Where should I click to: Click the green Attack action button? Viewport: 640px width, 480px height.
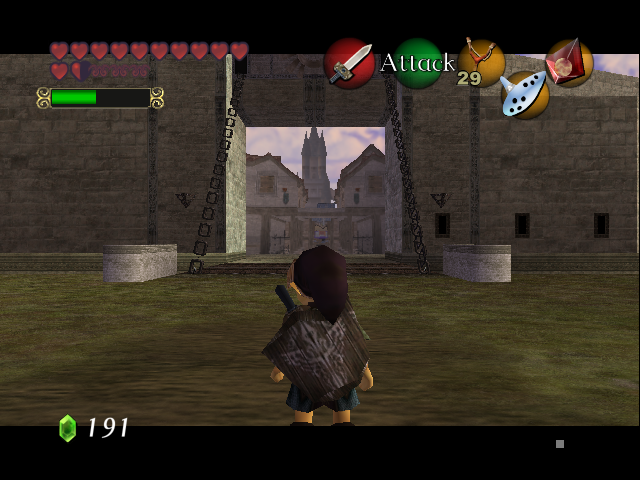point(417,63)
